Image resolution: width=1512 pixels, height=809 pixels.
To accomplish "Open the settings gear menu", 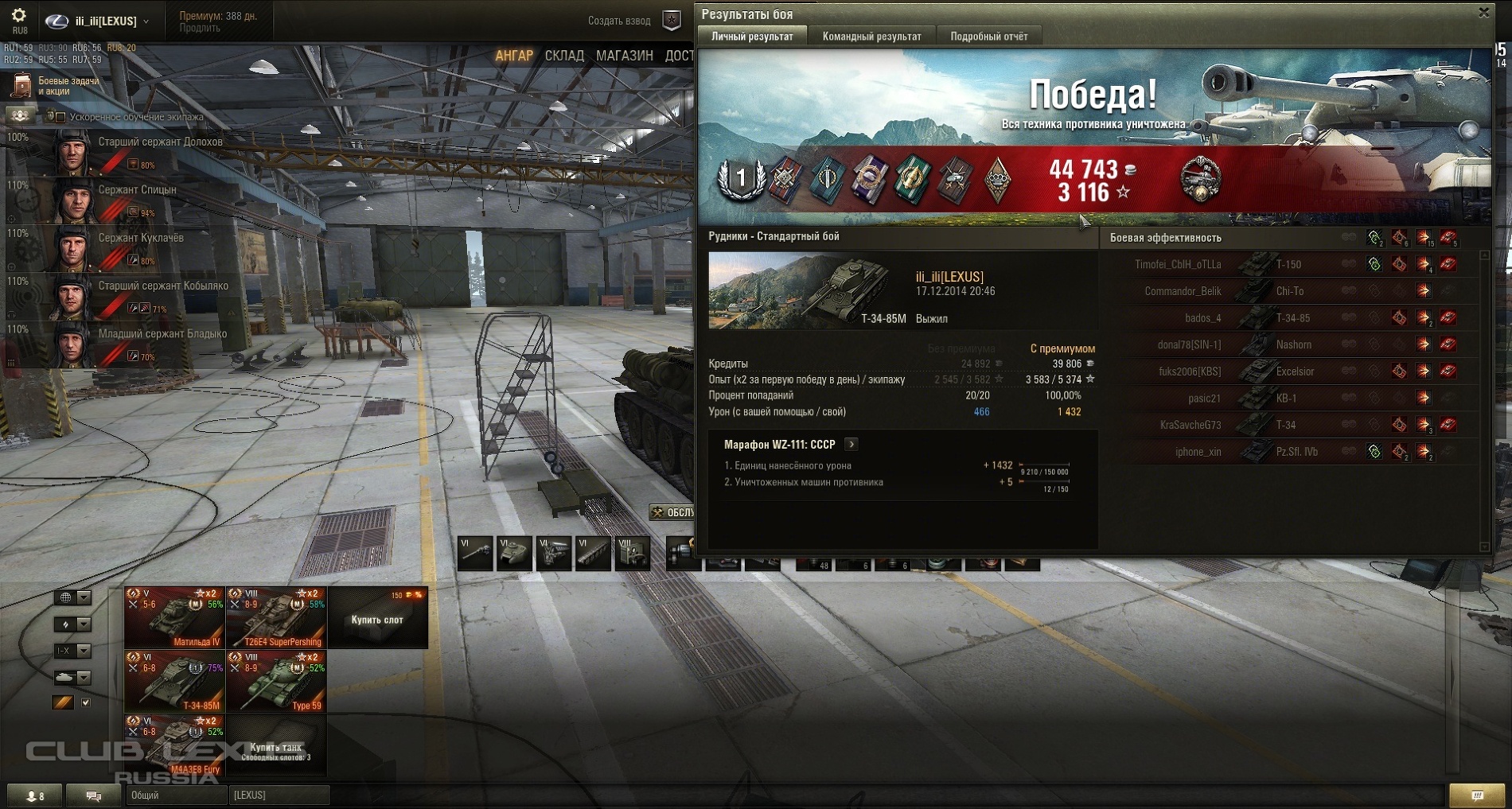I will tap(19, 16).
